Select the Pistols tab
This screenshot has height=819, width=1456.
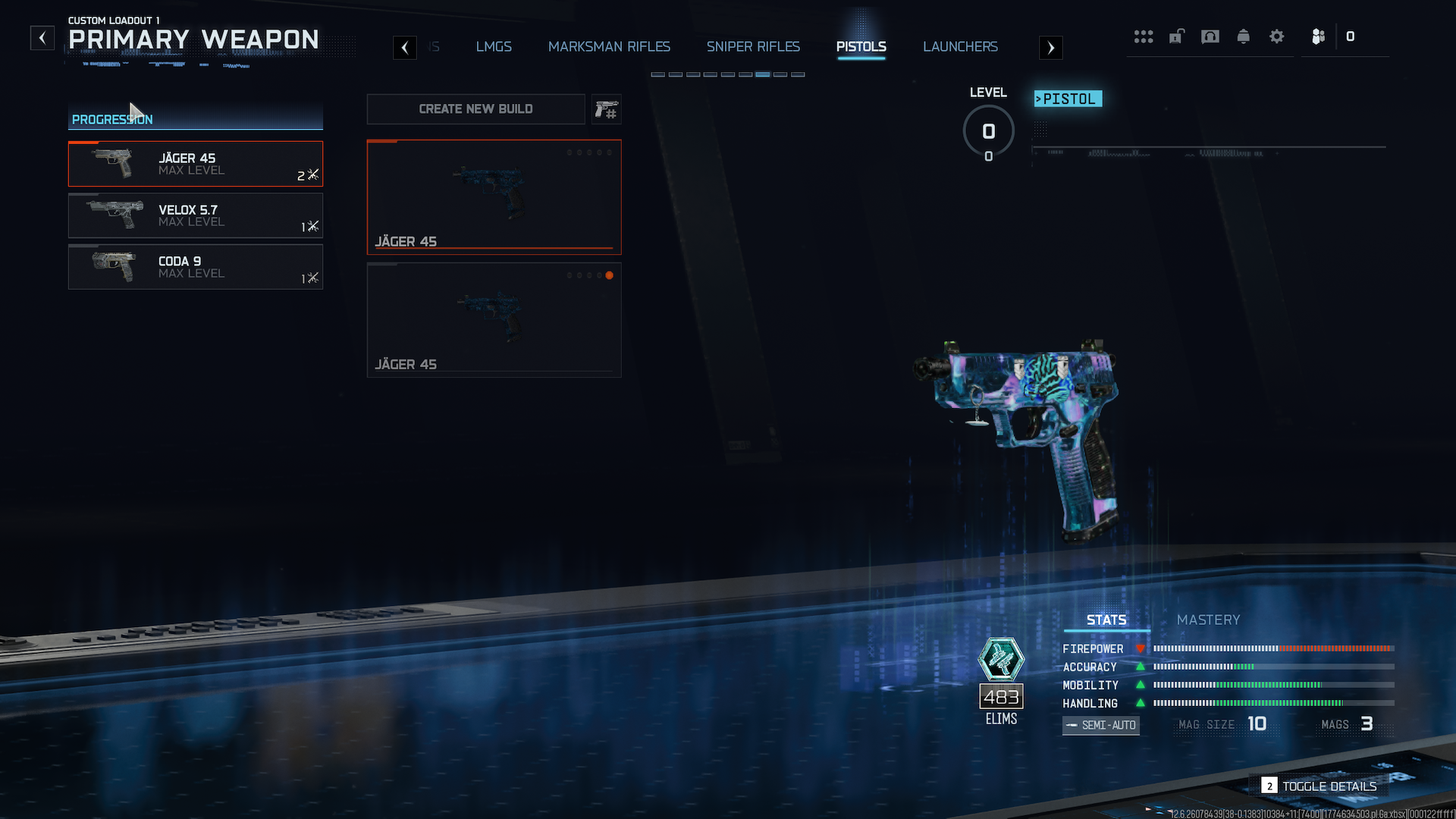tap(861, 47)
